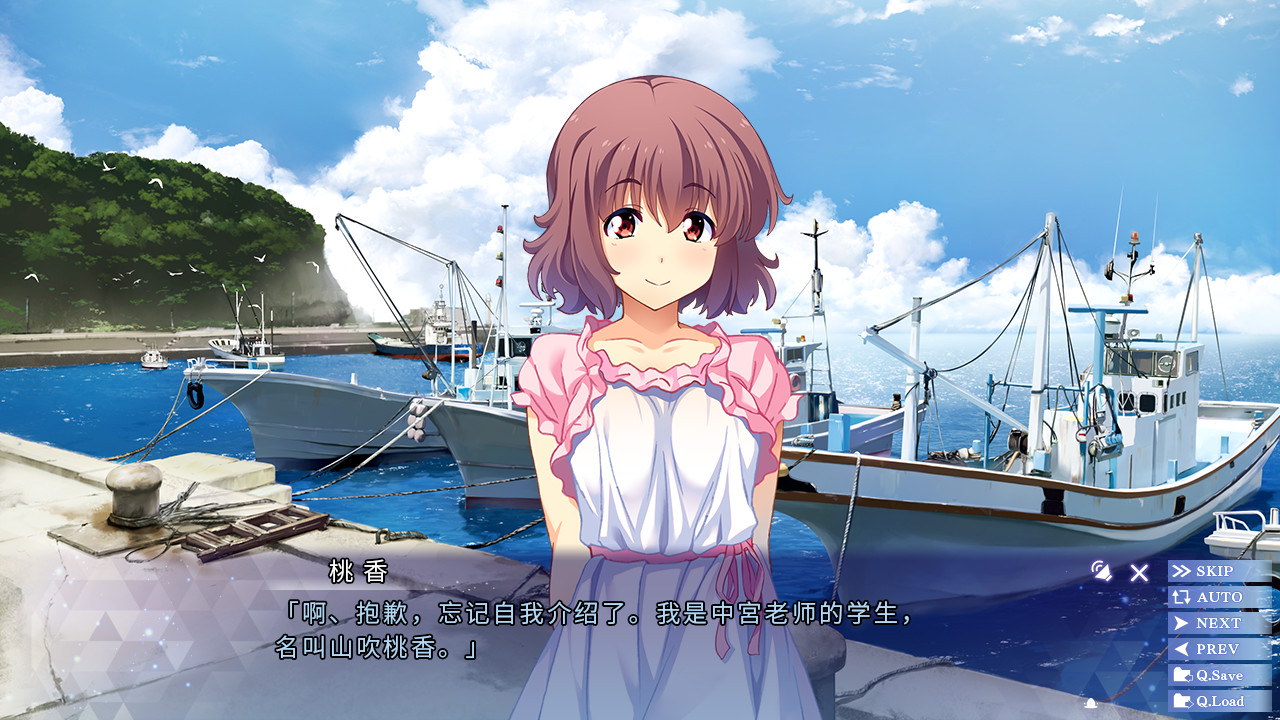Advance to the next line using NEXT

[x=1214, y=622]
